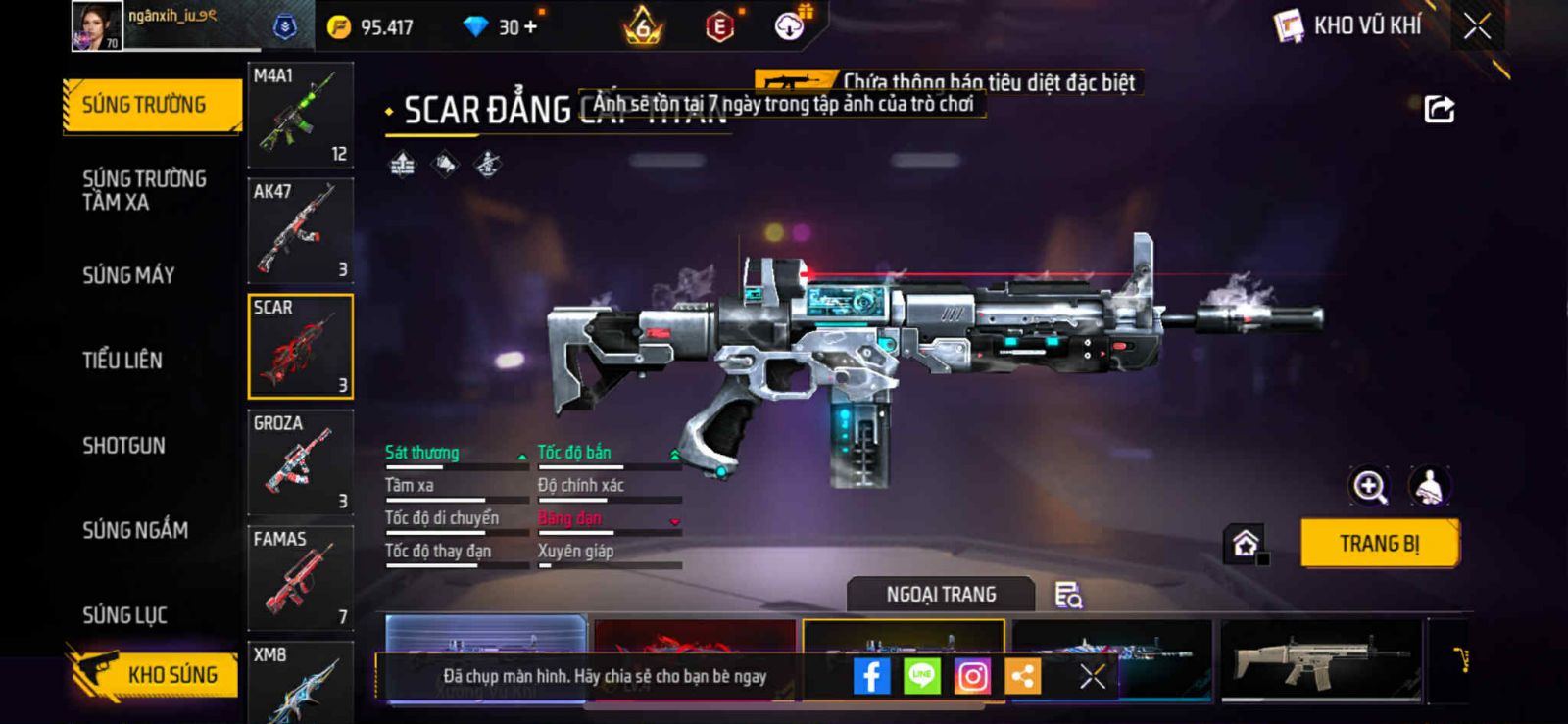Share the screenshot to Facebook
Screen dimensions: 1568x724
tap(871, 676)
